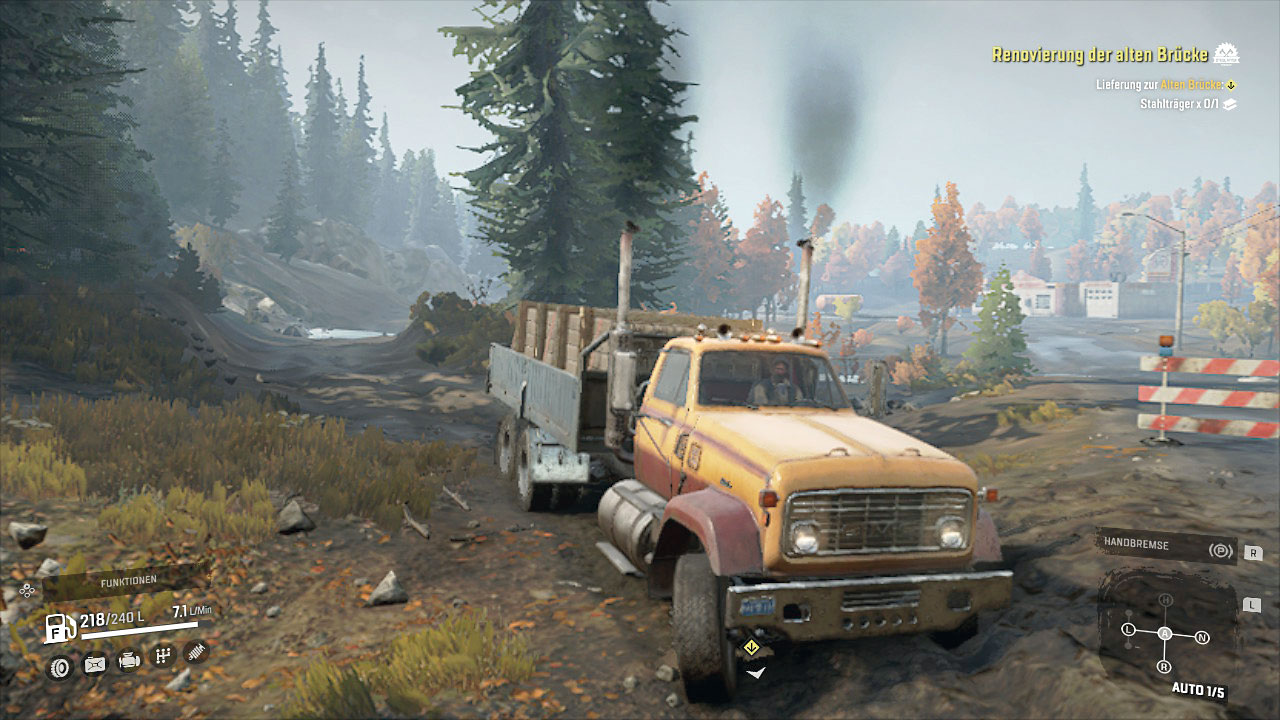The width and height of the screenshot is (1280, 720).
Task: Select the engine status icon
Action: 129,660
